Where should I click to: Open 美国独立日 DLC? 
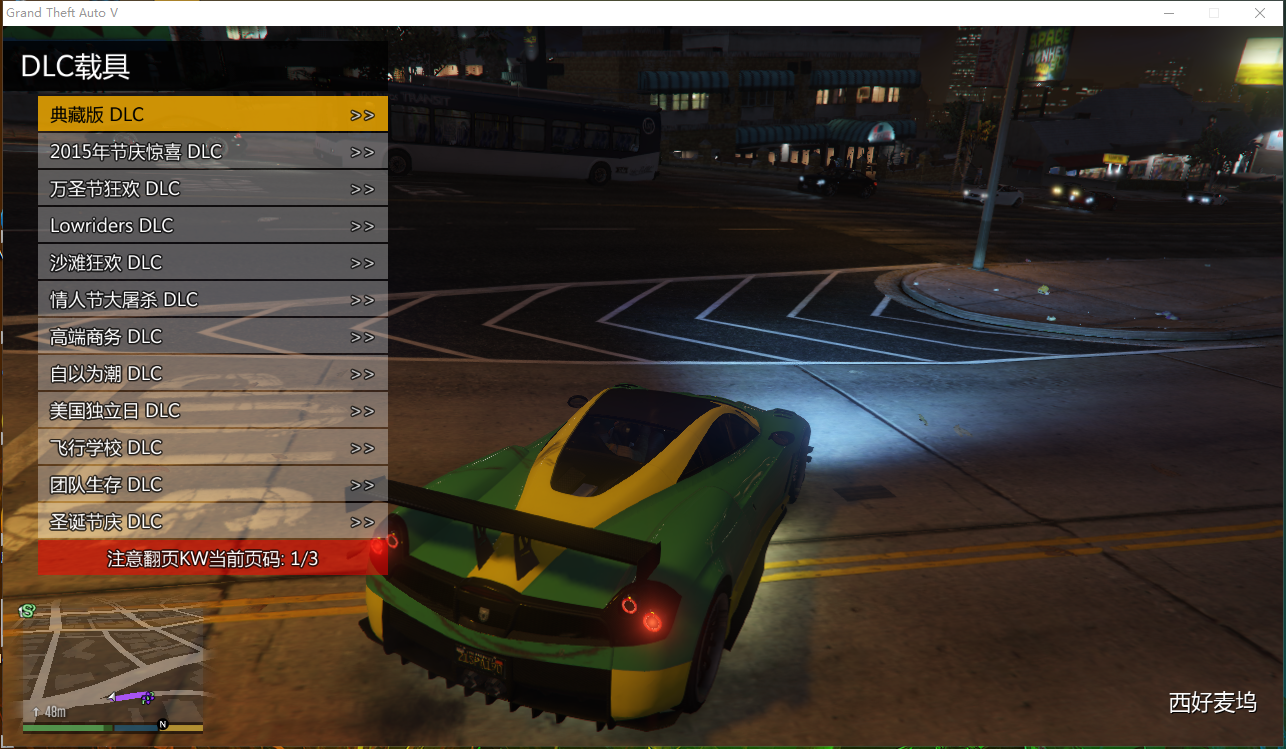click(x=212, y=410)
